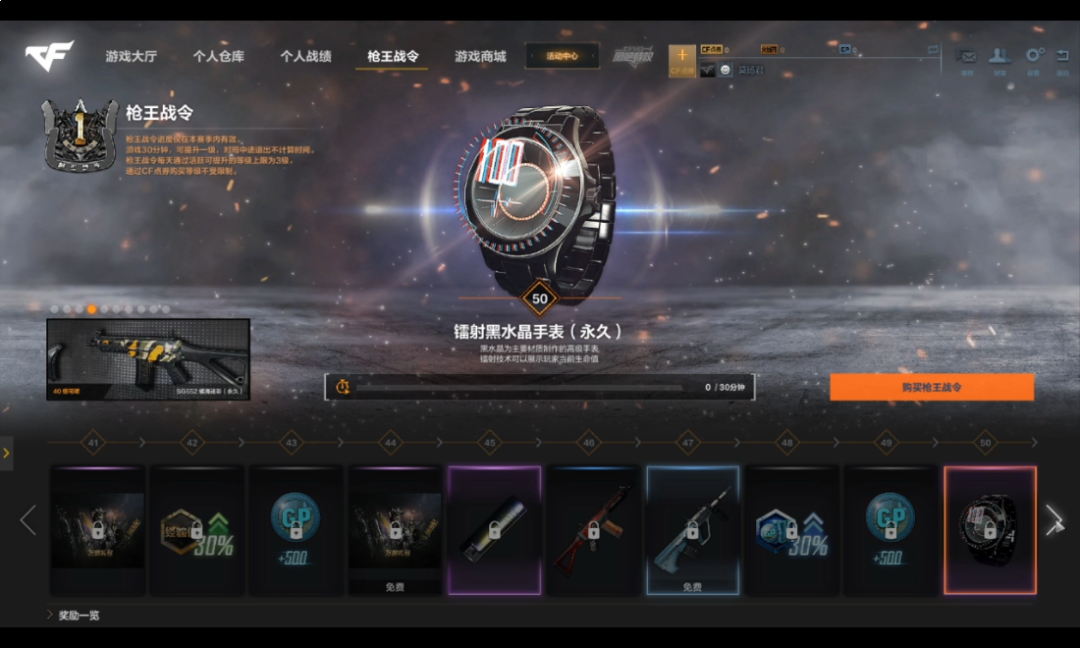Open the 活动中心 event center button
Viewport: 1080px width, 648px height.
pyautogui.click(x=562, y=56)
